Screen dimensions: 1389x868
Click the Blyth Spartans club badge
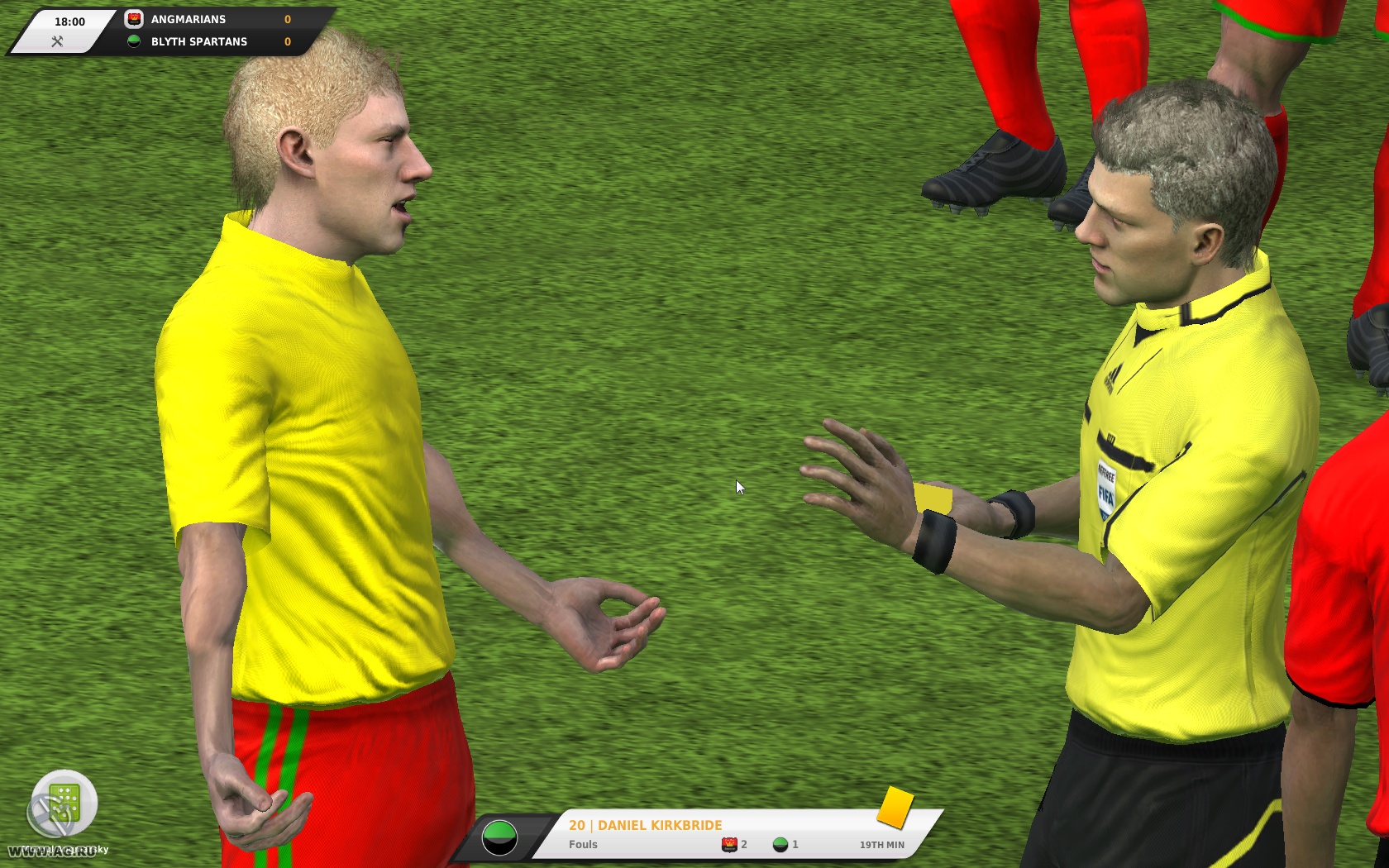(x=133, y=41)
